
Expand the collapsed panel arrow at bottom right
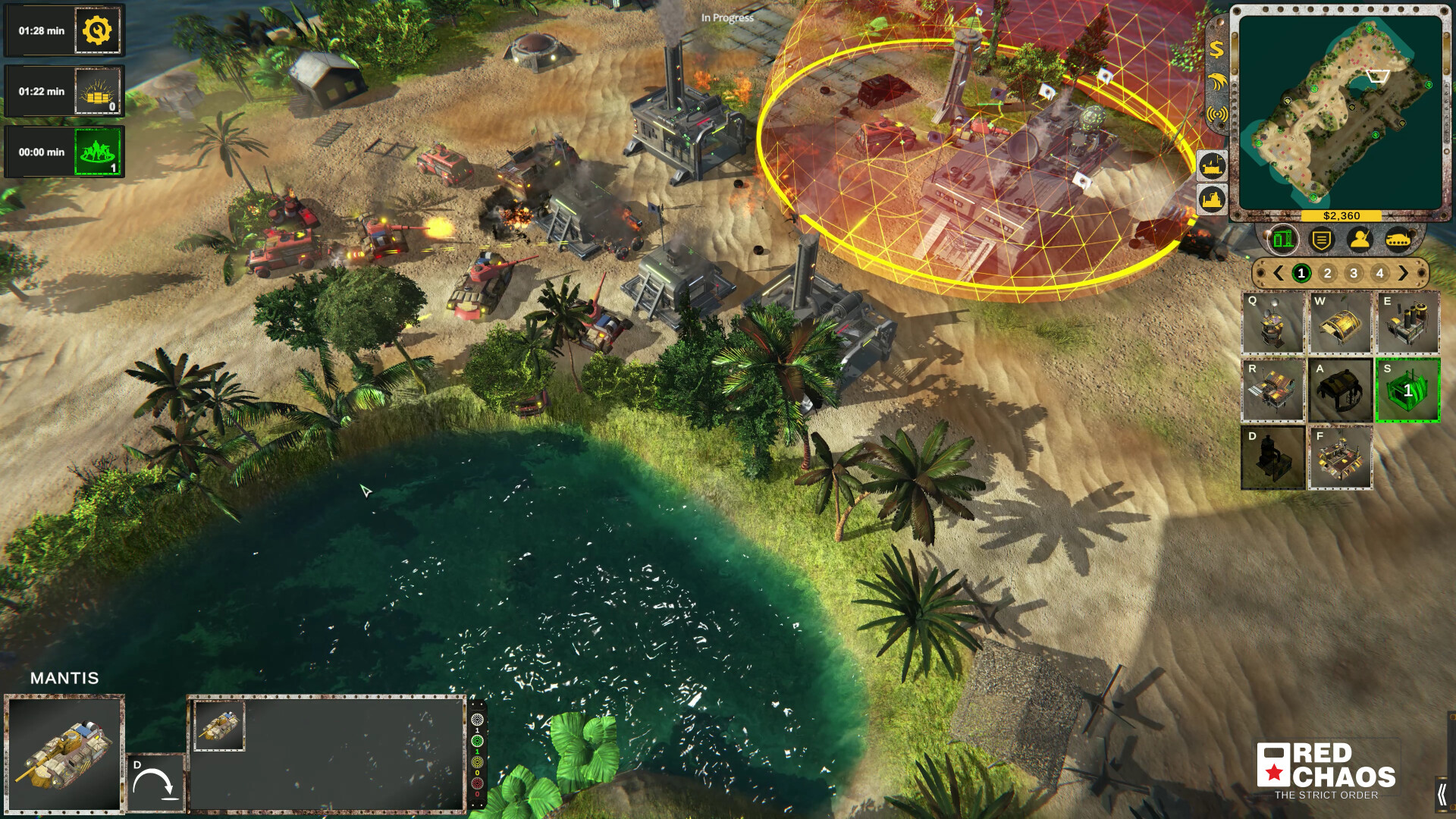tap(1443, 793)
